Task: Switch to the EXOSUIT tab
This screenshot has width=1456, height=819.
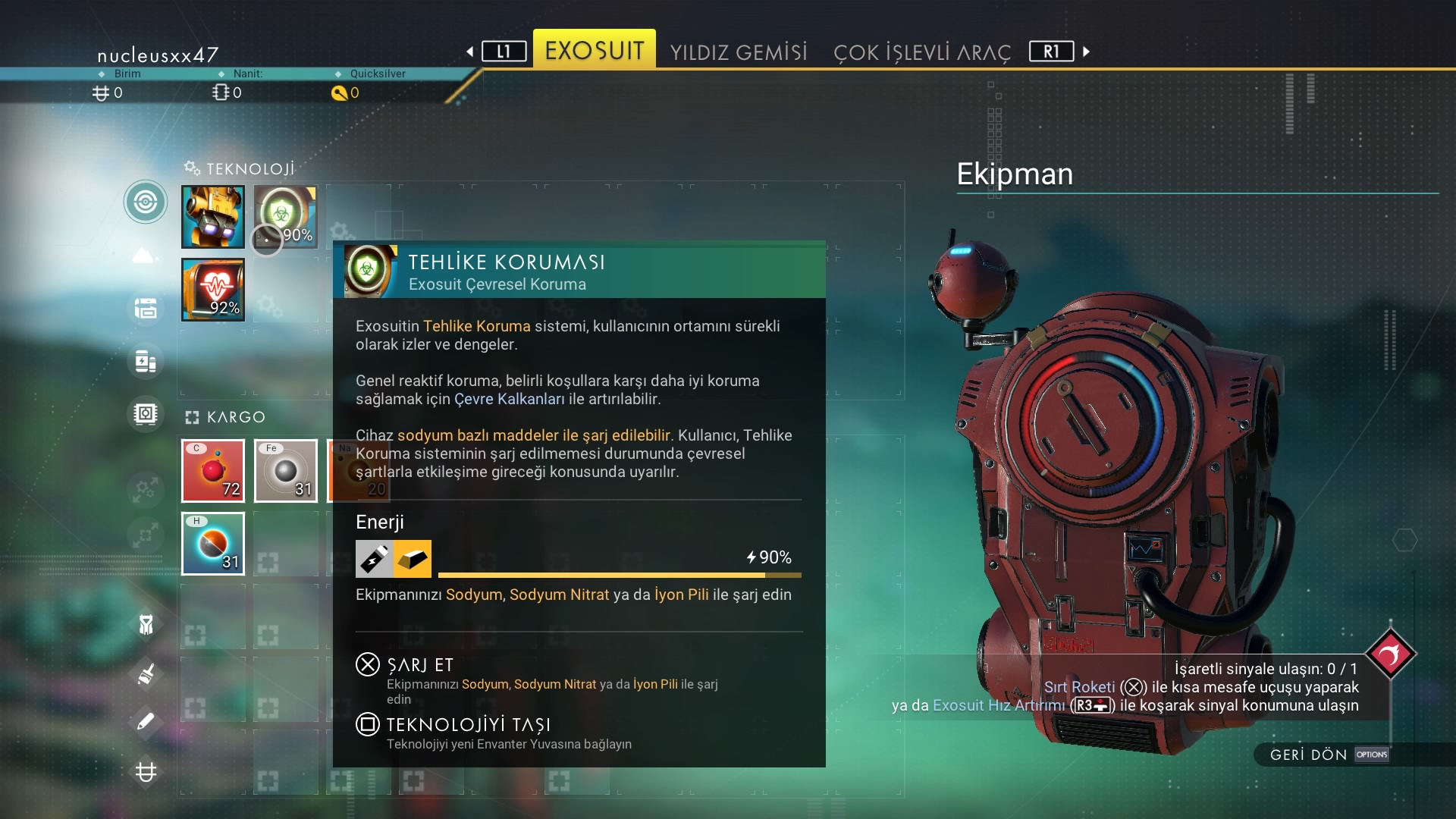Action: (594, 50)
